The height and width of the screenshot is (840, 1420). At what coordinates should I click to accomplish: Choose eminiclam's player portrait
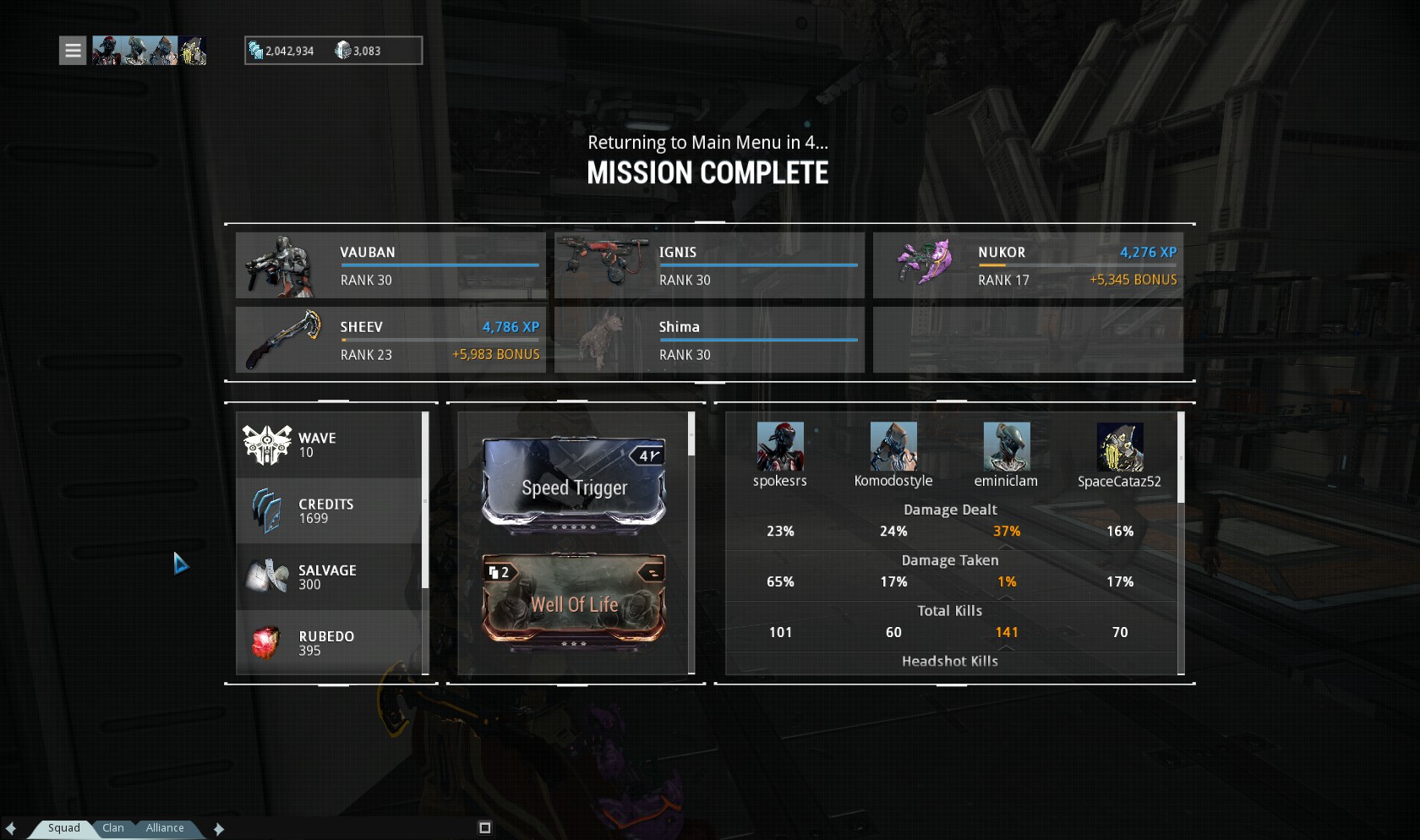[x=1006, y=446]
